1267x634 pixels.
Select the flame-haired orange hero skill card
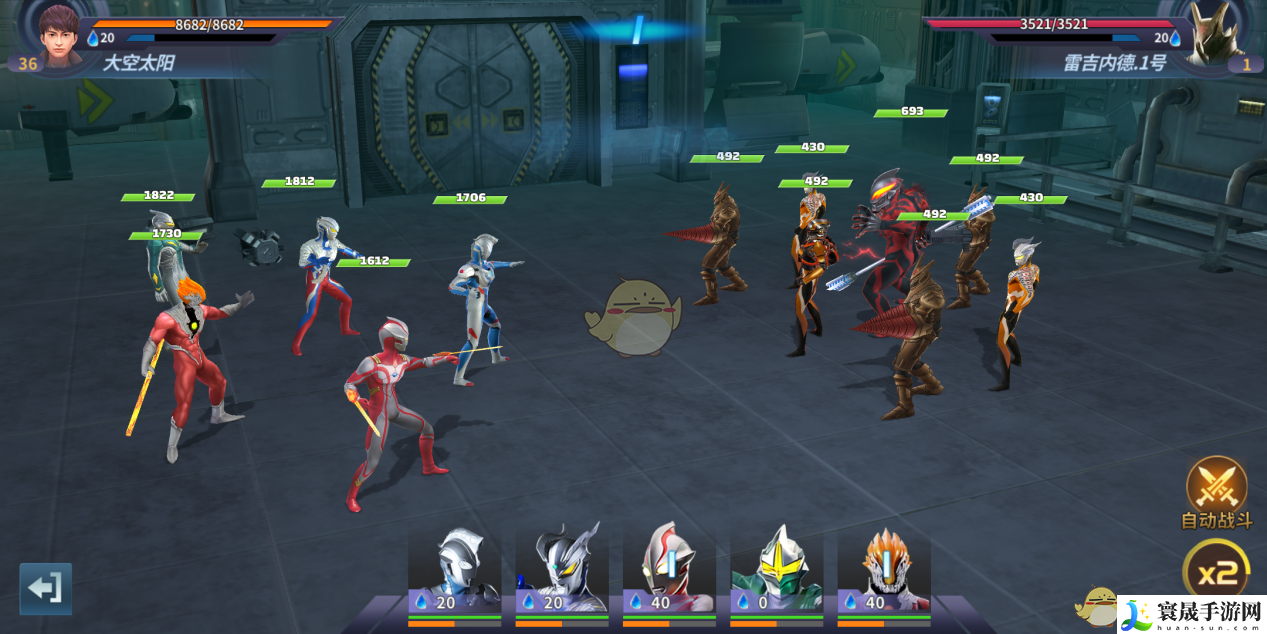click(x=884, y=570)
